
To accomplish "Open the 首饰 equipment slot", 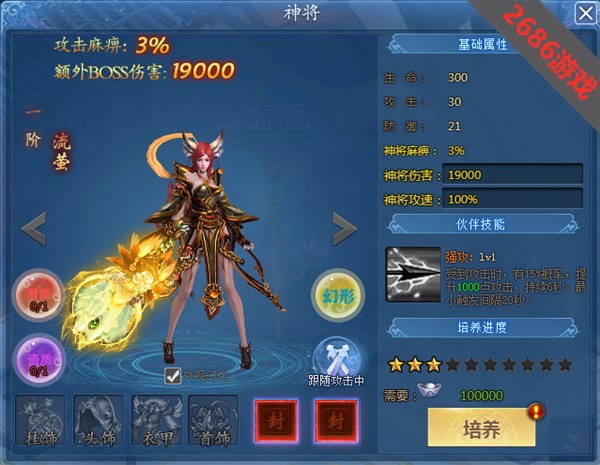I will pyautogui.click(x=213, y=420).
